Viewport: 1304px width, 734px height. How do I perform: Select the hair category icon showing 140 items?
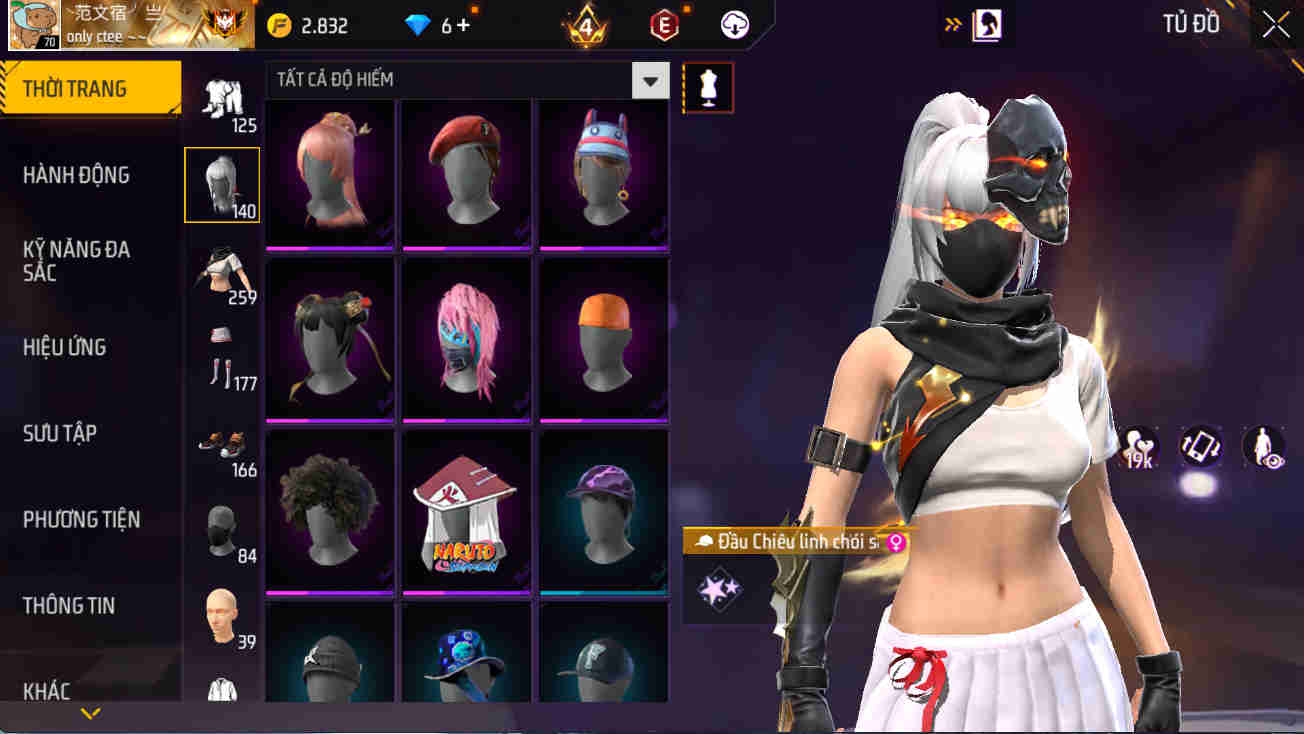click(x=221, y=184)
